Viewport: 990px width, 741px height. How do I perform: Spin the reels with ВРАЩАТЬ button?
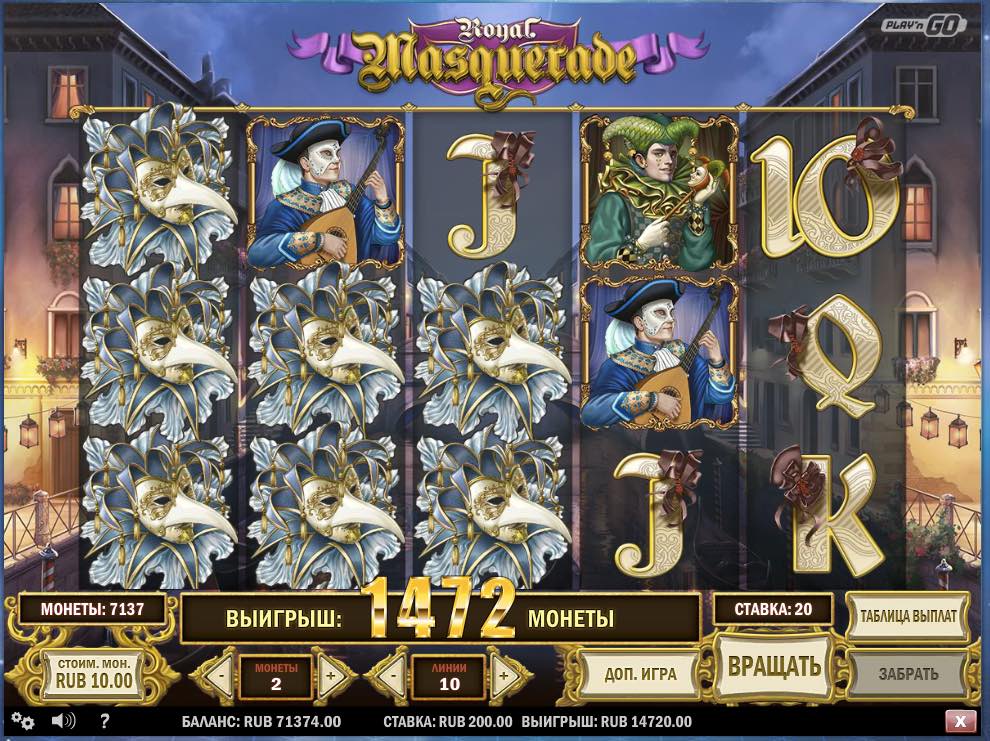(x=774, y=667)
